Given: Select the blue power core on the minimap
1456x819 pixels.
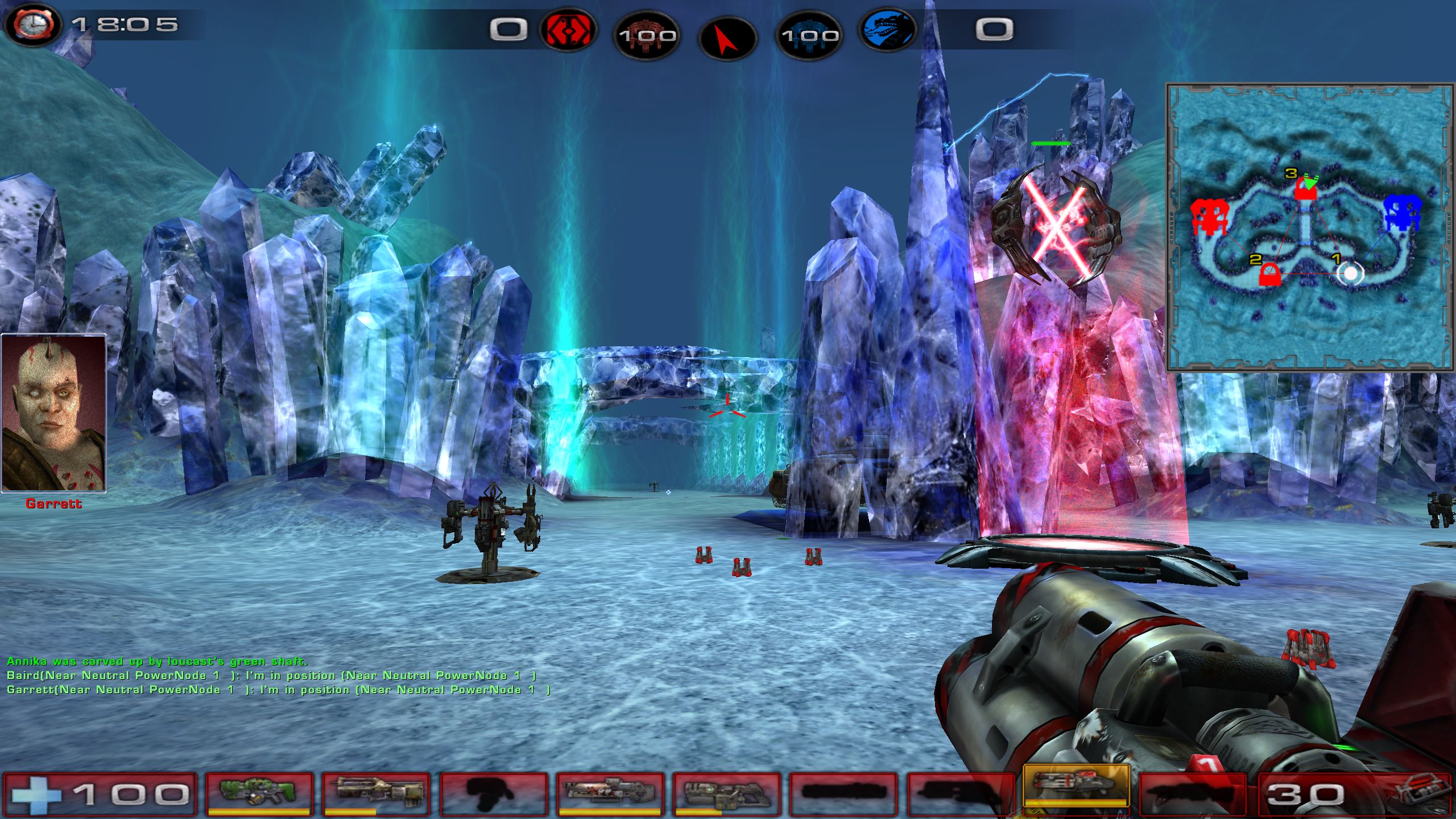Looking at the screenshot, I should tap(1401, 213).
